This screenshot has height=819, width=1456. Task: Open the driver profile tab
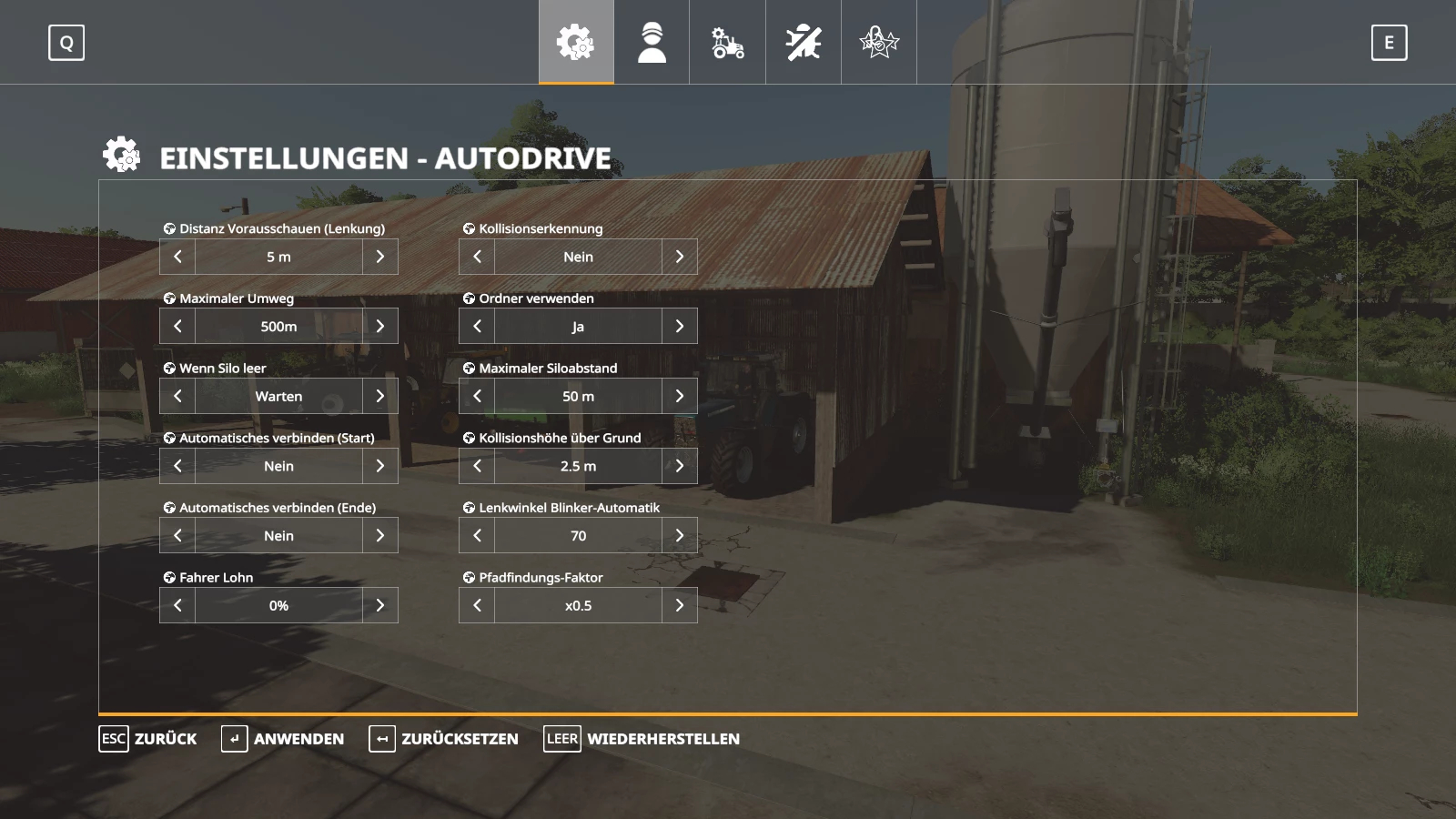click(x=652, y=42)
